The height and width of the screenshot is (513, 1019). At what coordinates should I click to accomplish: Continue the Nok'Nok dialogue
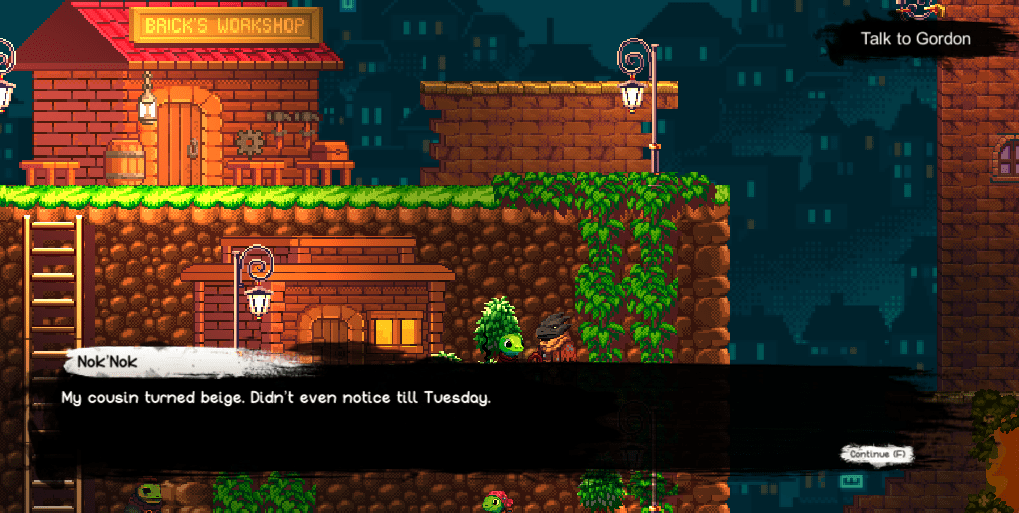[877, 454]
